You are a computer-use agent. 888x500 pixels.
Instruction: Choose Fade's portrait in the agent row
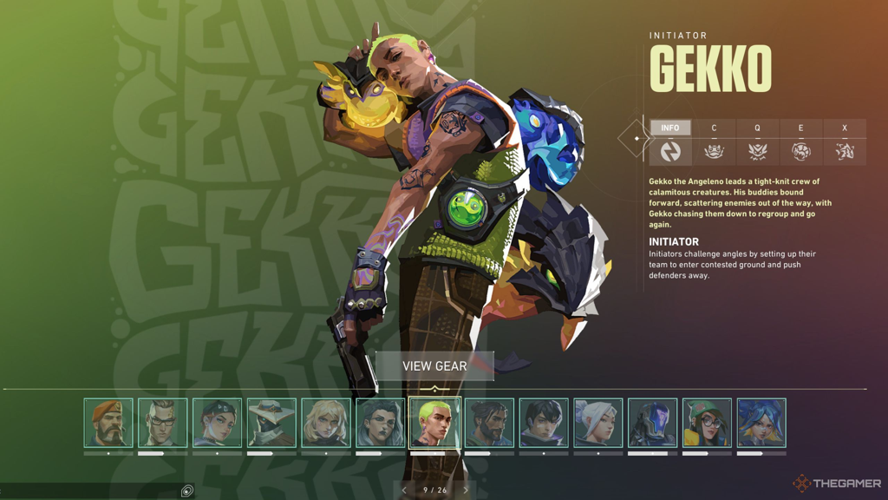[x=380, y=422]
